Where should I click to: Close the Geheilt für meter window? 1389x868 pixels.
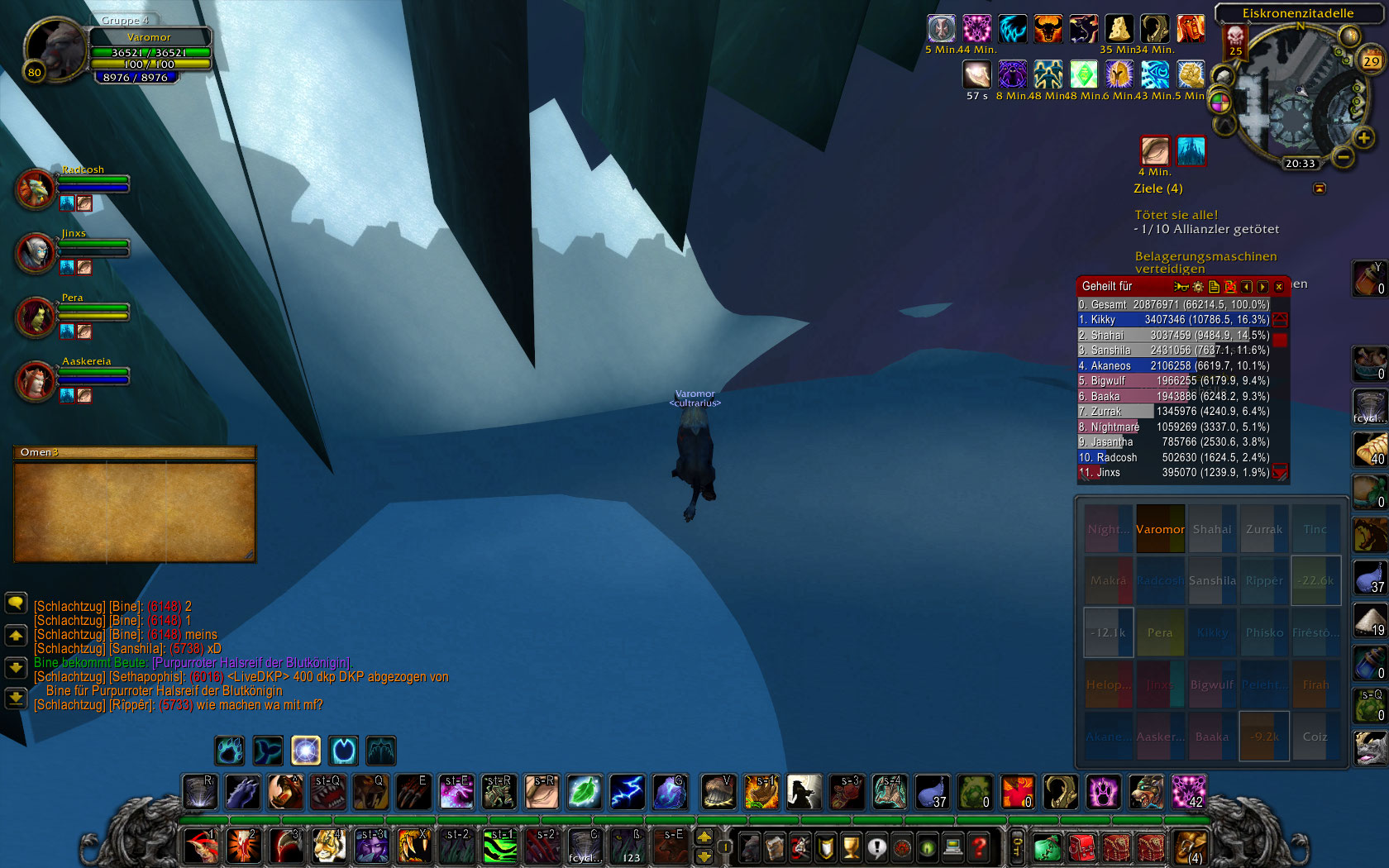click(x=1278, y=287)
